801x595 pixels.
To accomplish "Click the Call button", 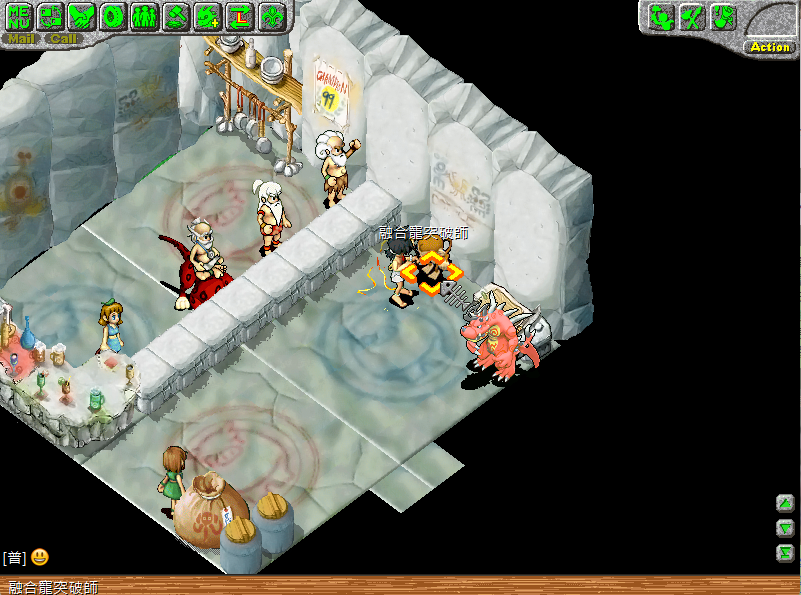I will point(63,39).
